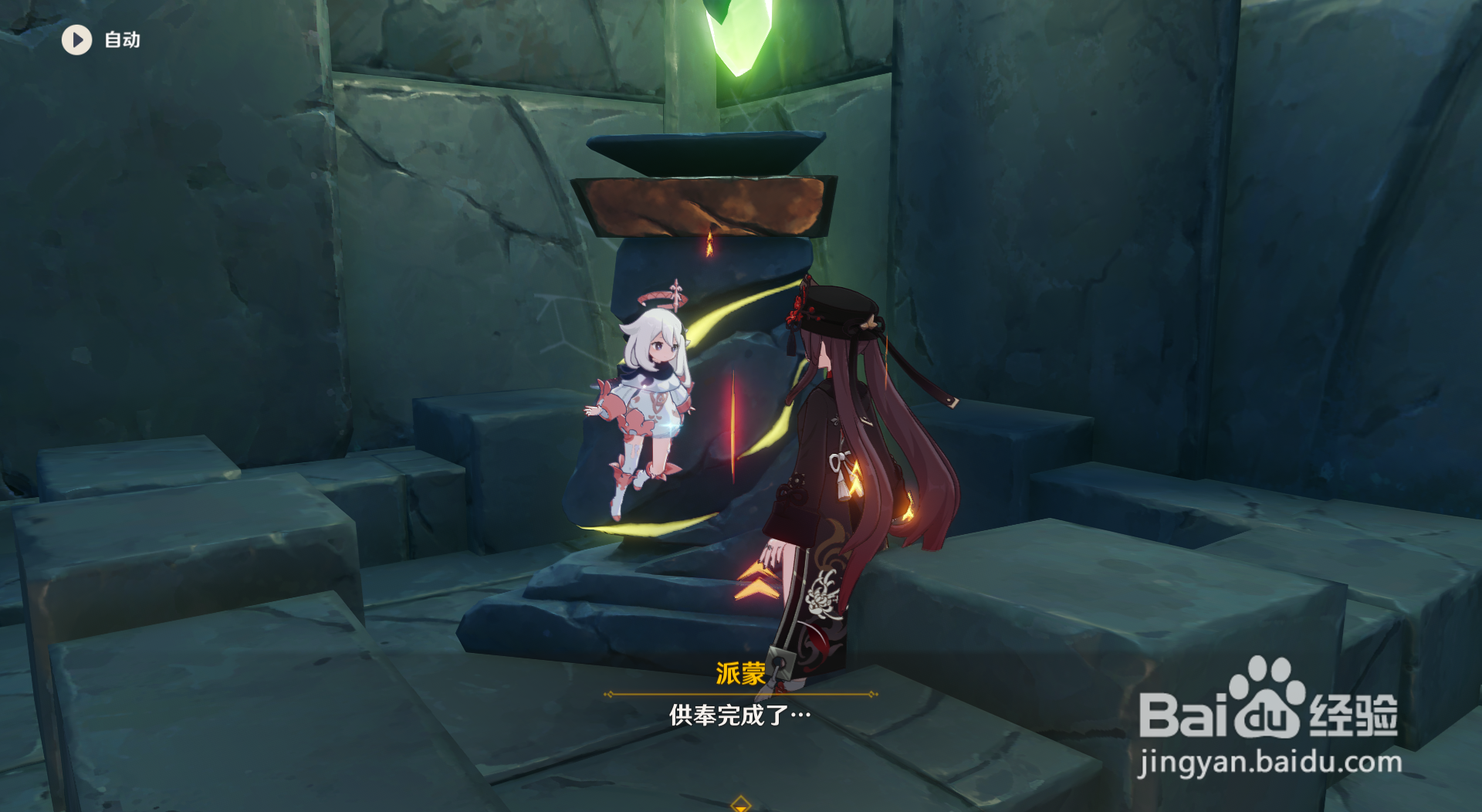Toggle the dialogue auto-advance control
Viewport: 1482px width, 812px height.
tap(100, 40)
